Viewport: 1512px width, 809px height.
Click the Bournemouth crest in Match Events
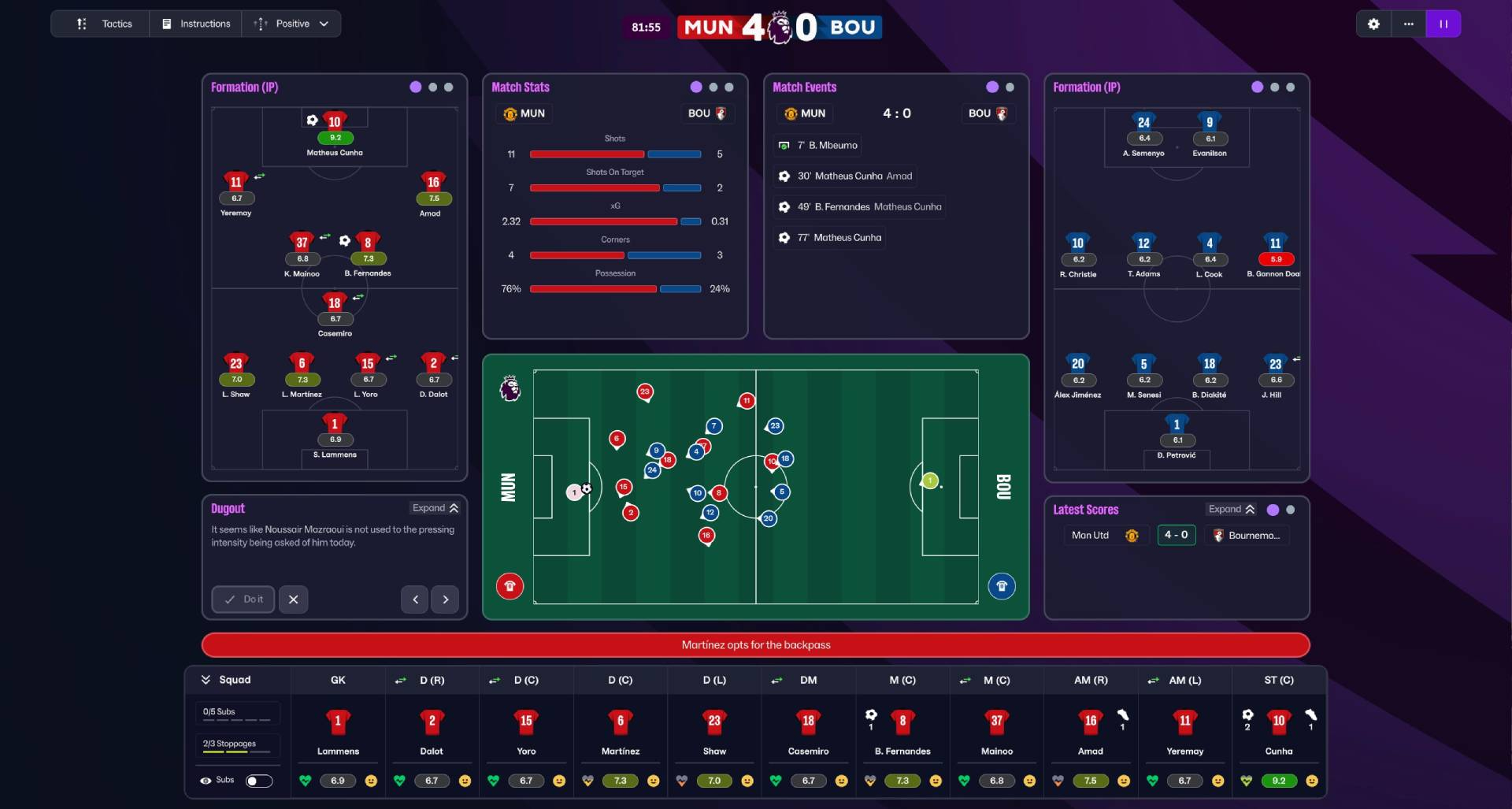click(x=1002, y=113)
